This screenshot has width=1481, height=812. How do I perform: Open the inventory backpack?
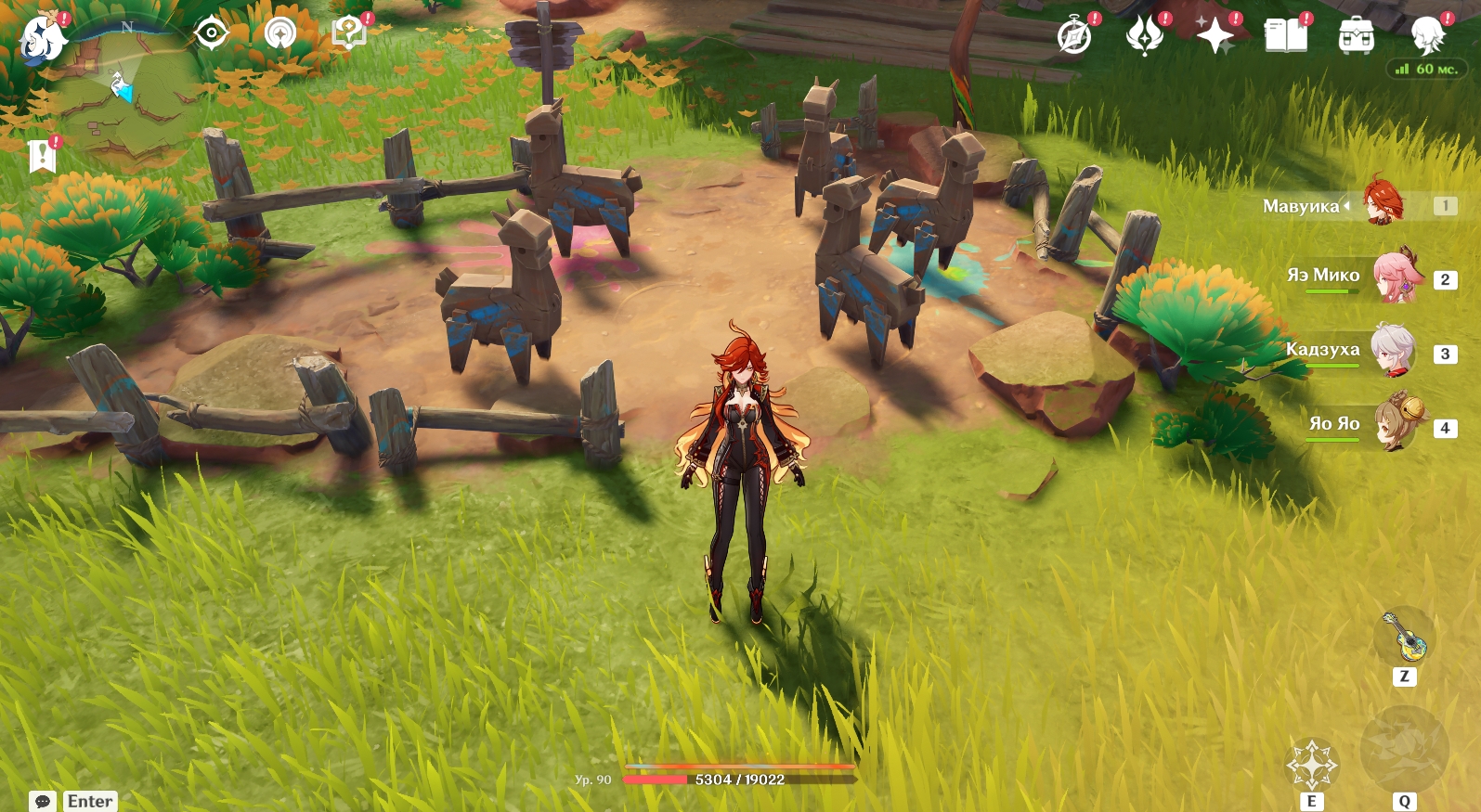tap(1356, 37)
